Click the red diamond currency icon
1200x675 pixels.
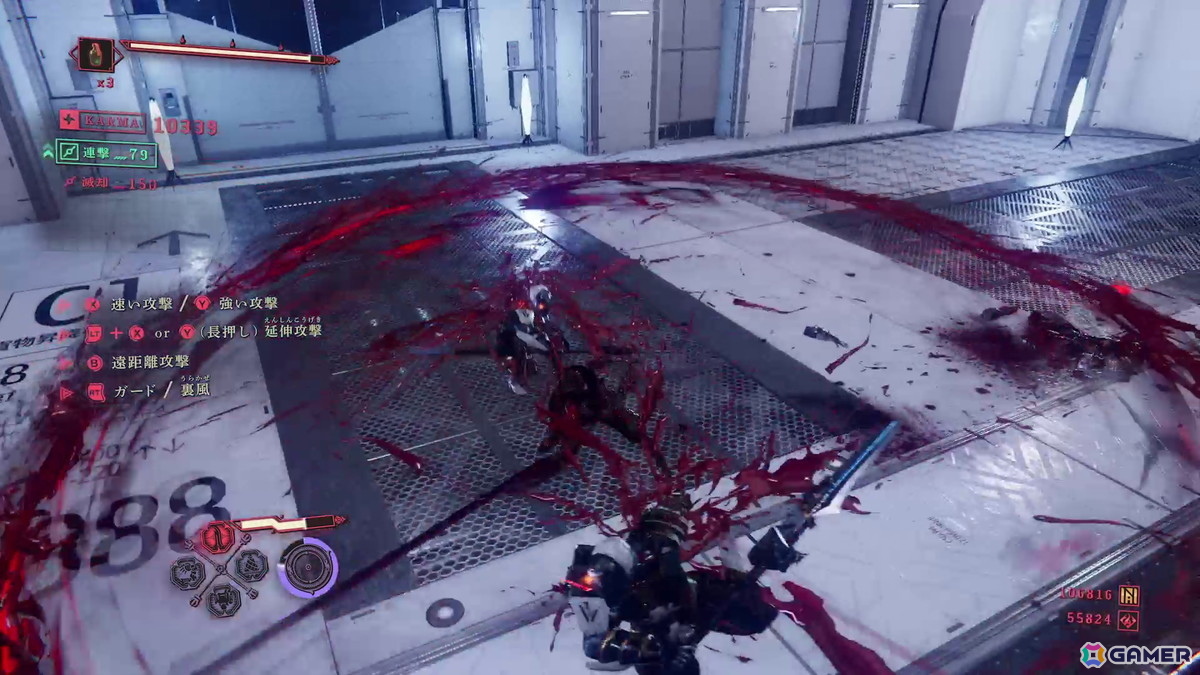tap(1129, 620)
